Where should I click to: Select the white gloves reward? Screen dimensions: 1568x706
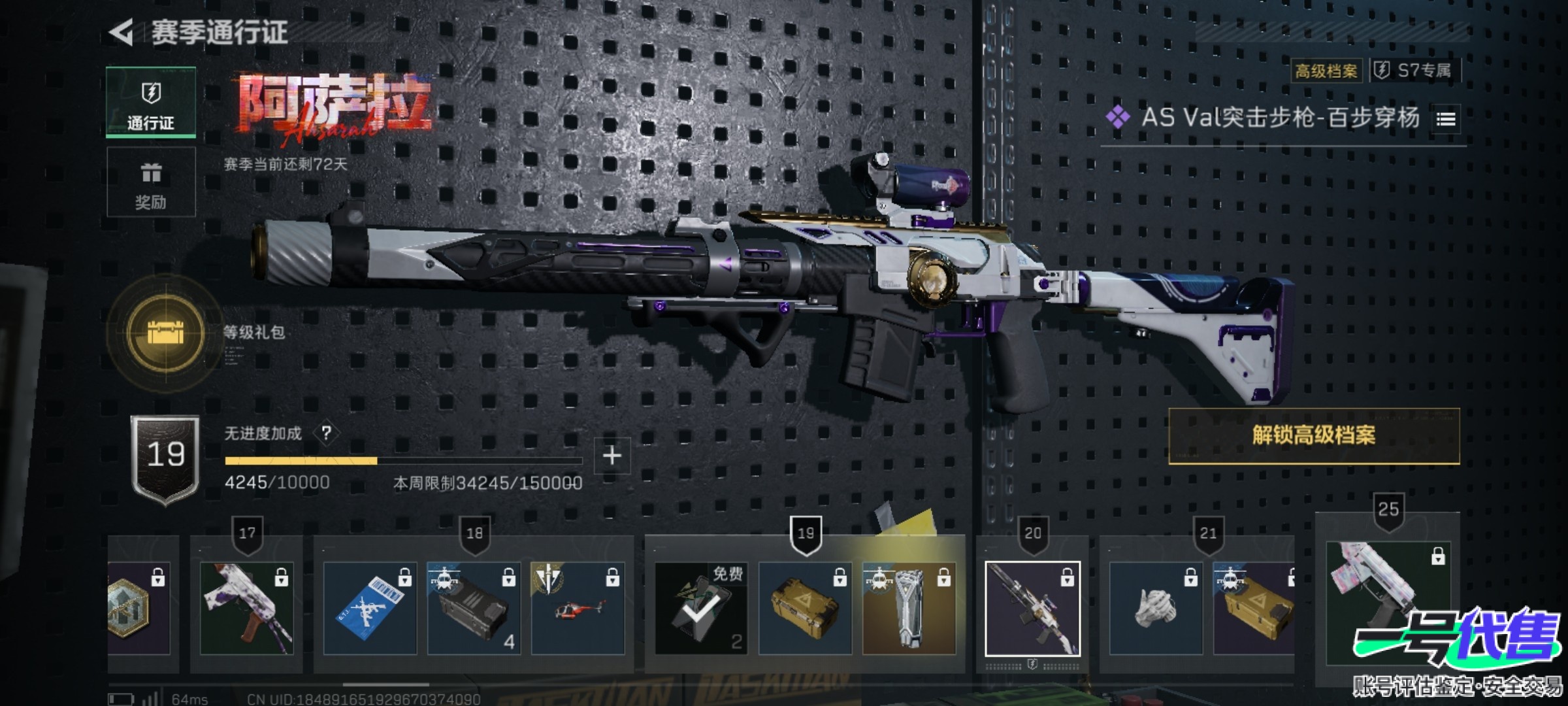tap(1156, 608)
